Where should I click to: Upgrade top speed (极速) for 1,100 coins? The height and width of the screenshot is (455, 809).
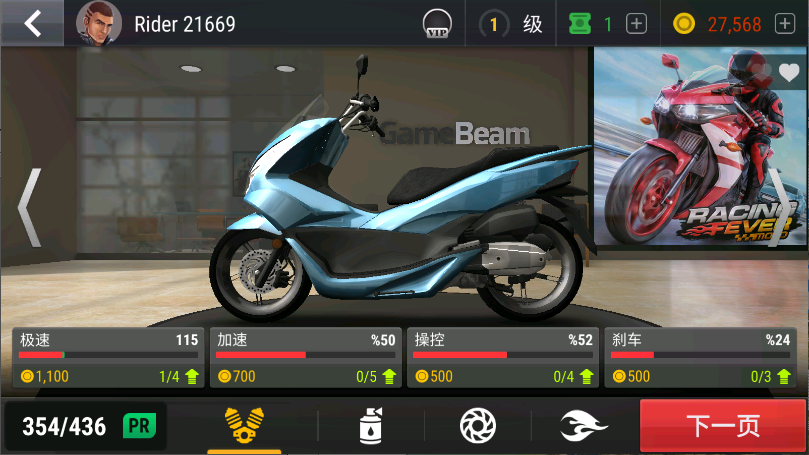click(x=108, y=358)
